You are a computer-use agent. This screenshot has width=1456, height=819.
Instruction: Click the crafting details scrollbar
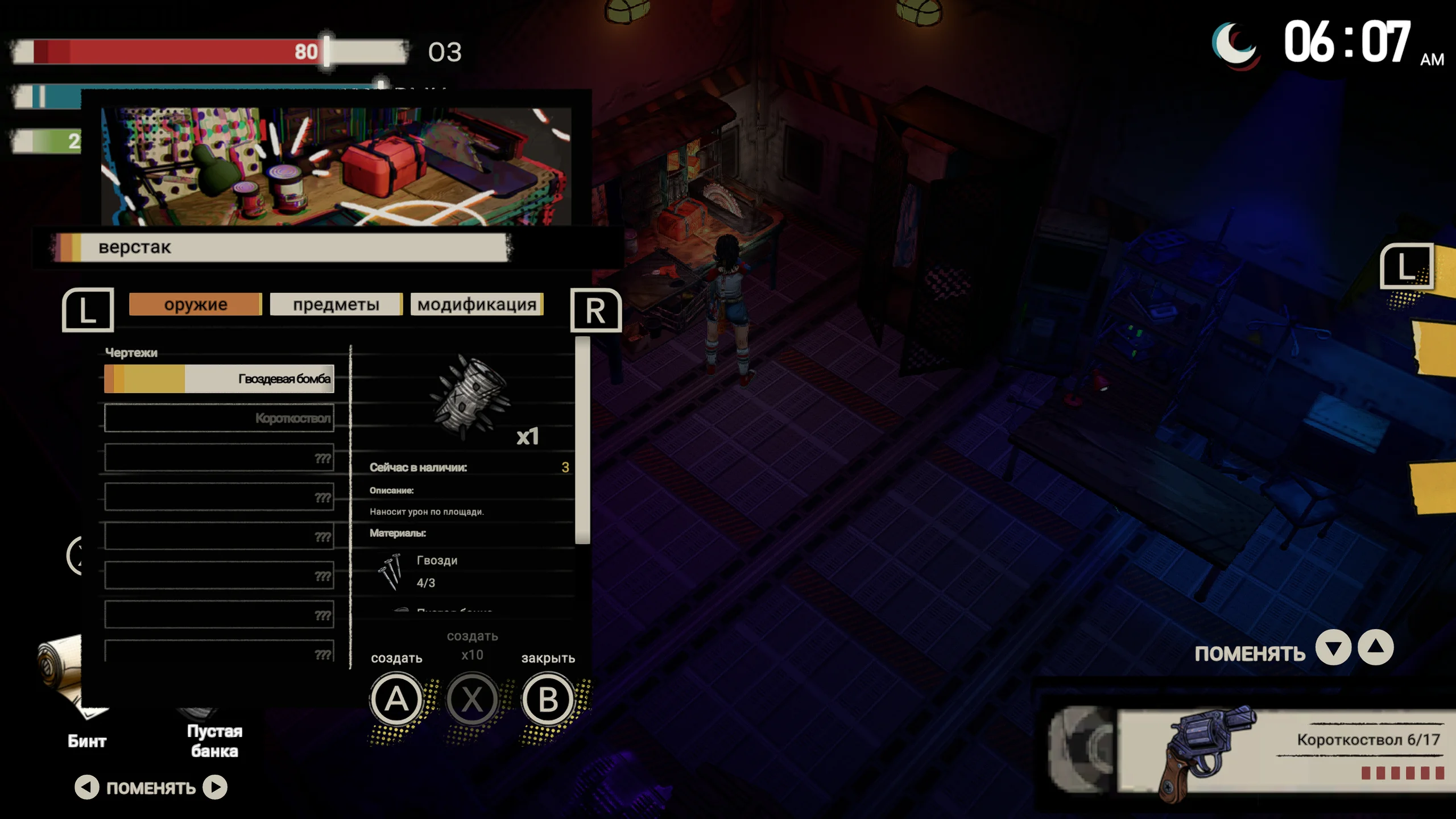(x=582, y=441)
